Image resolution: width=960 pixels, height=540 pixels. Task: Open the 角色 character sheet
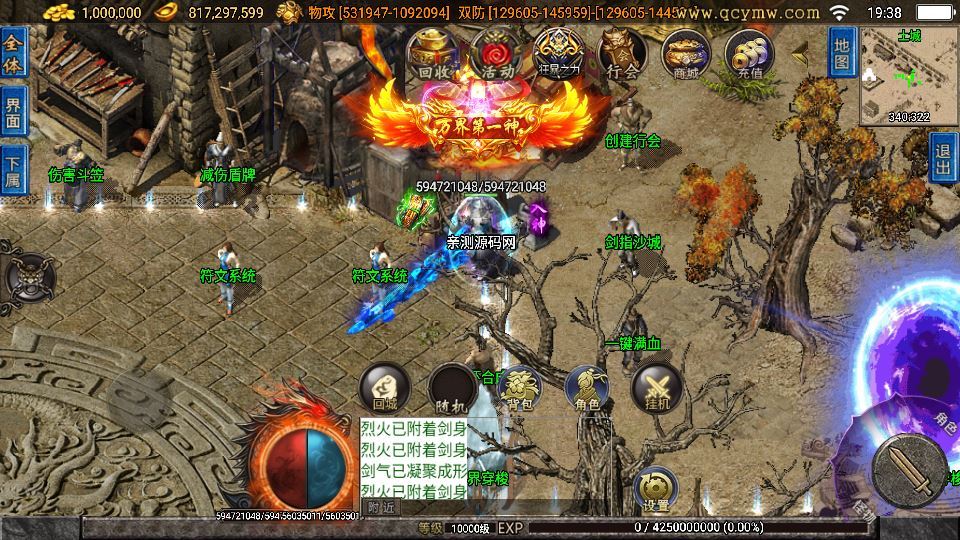pos(587,389)
